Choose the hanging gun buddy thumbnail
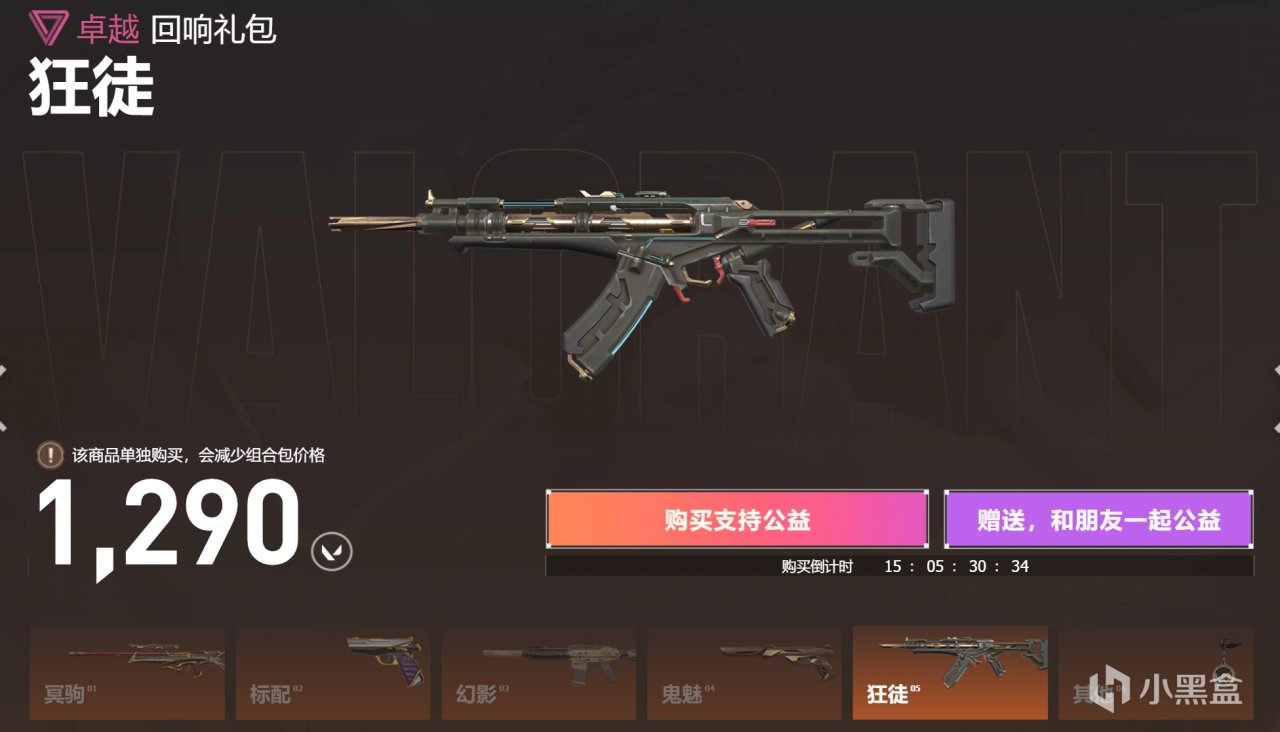The image size is (1280, 732). coord(1155,672)
